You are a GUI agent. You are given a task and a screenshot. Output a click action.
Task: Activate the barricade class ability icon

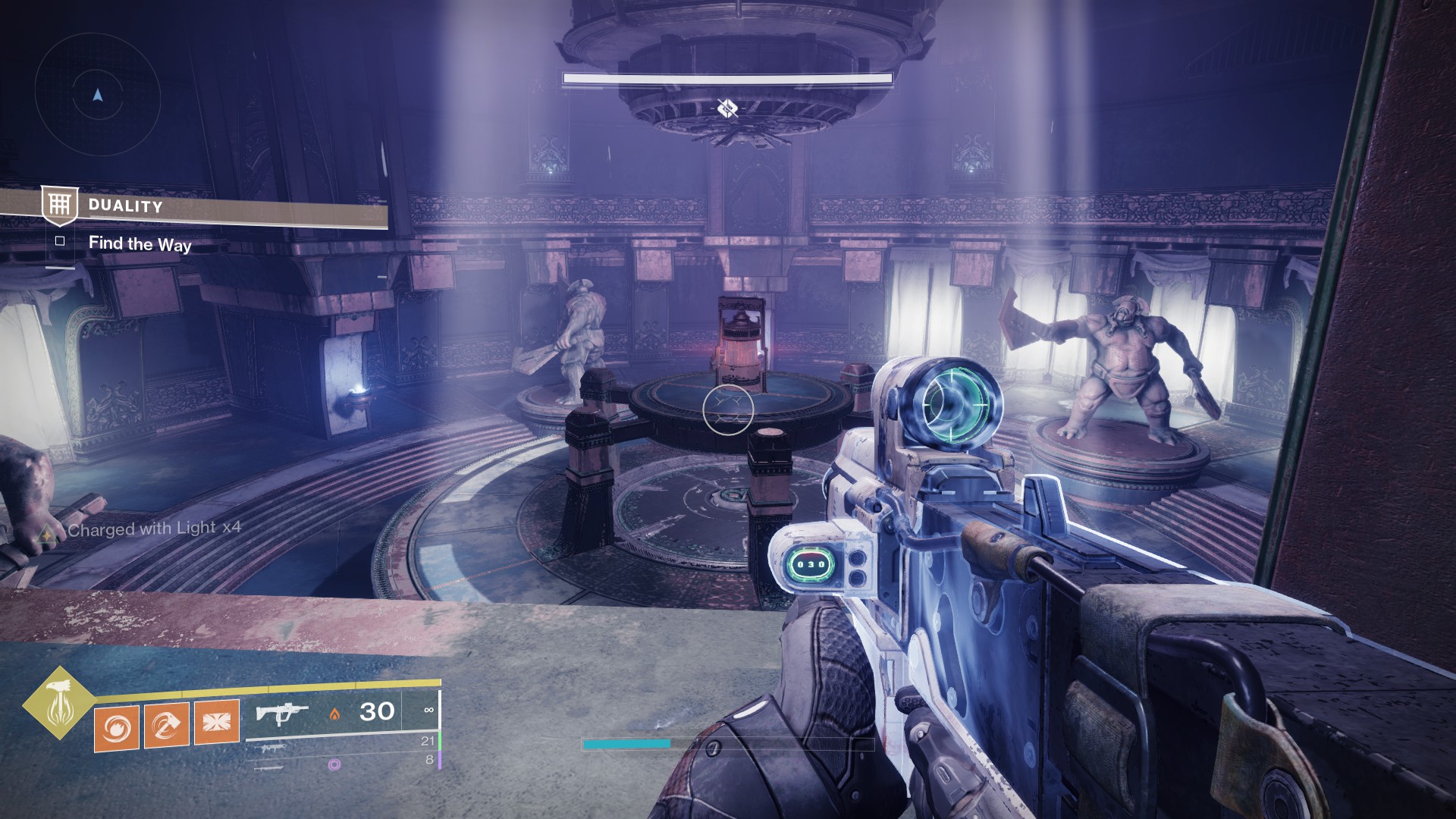pos(217,721)
